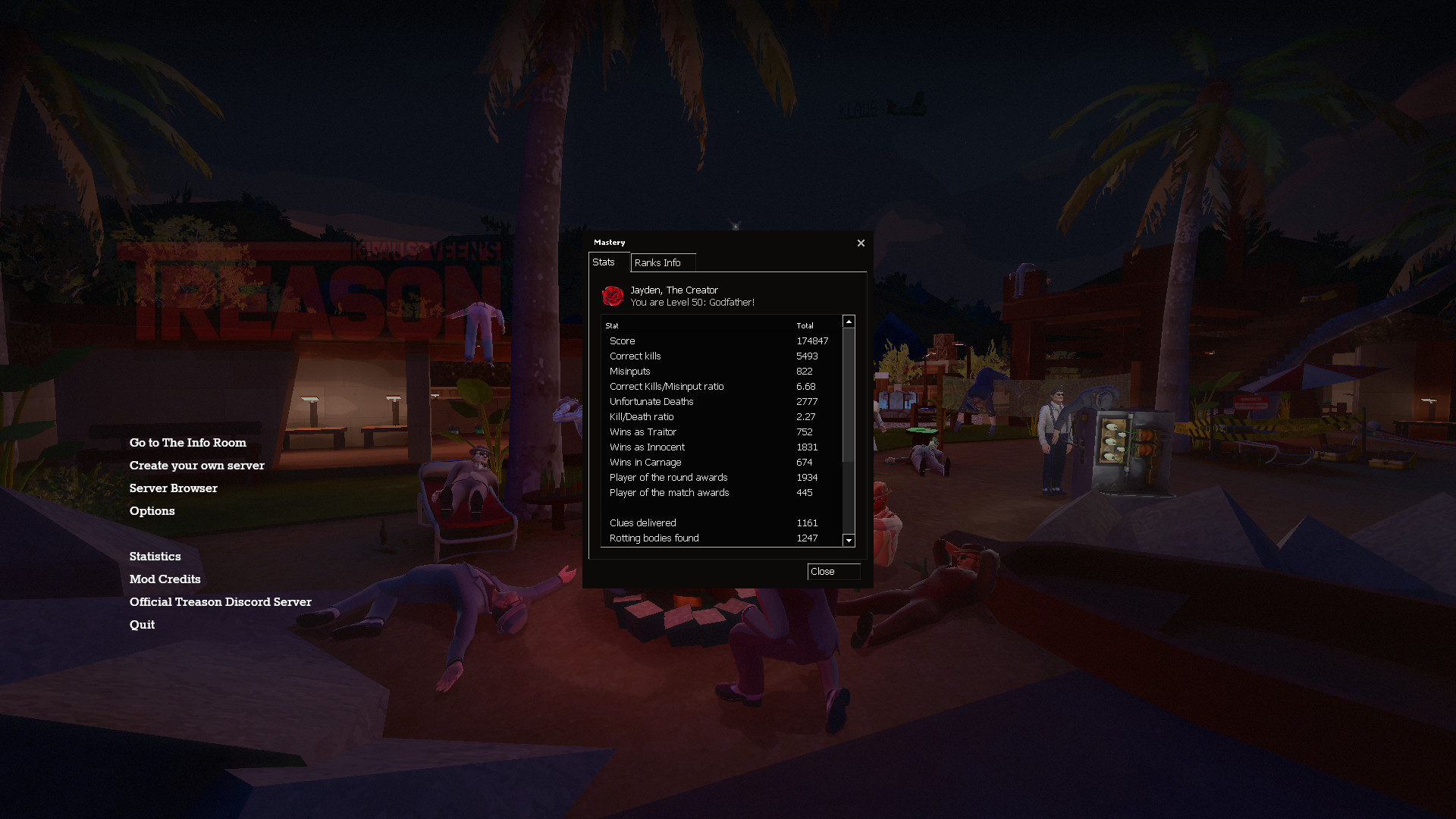Viewport: 1456px width, 819px height.
Task: Create your own server
Action: point(197,465)
